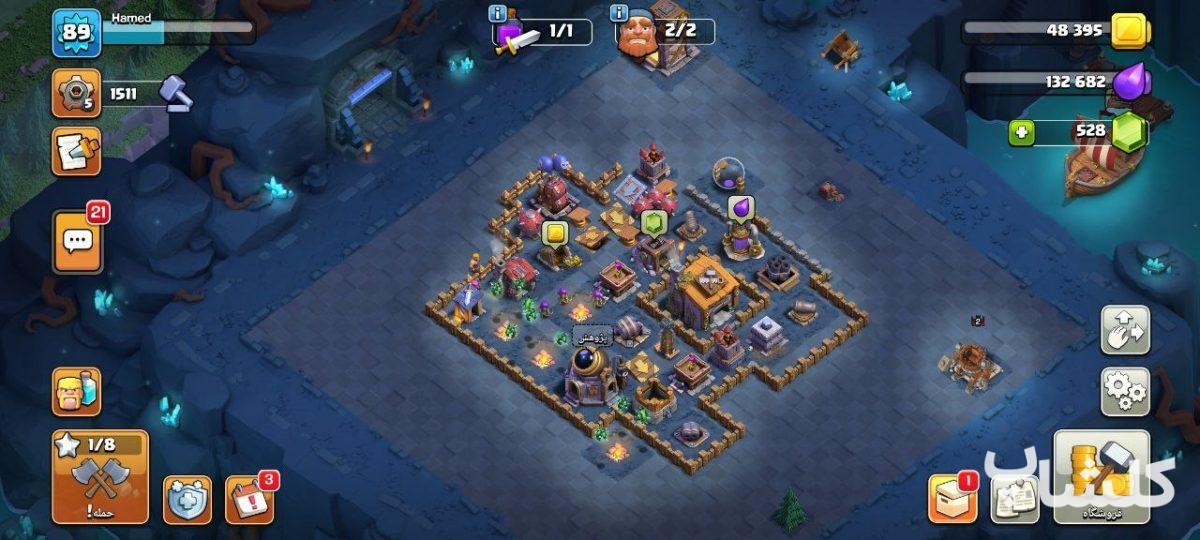The image size is (1200, 540).
Task: Open the gear badge icon marked 5
Action: pos(77,94)
